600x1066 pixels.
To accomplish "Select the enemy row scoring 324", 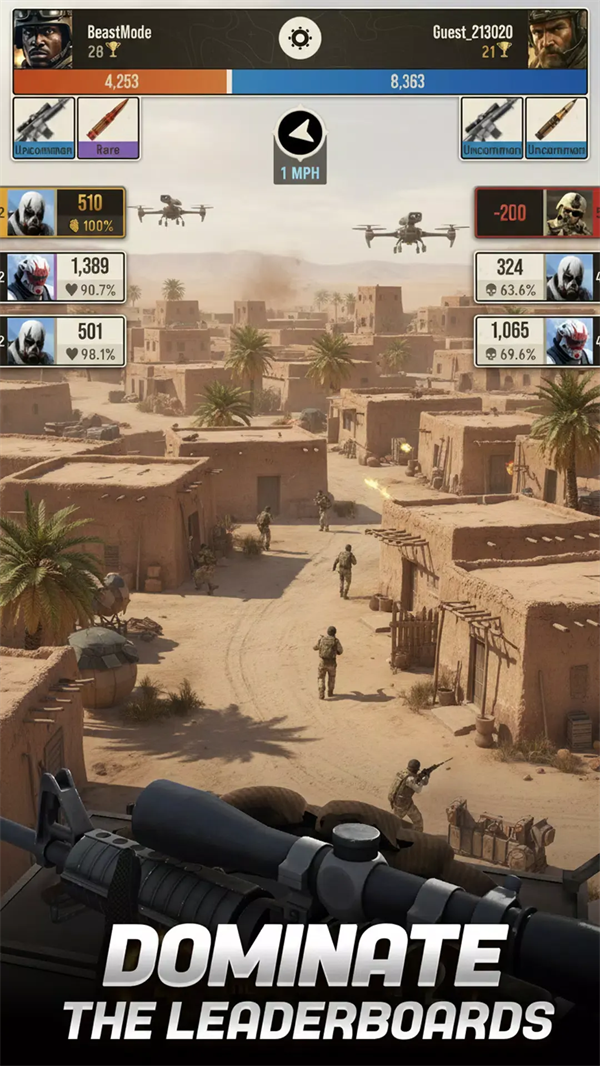I will [x=536, y=277].
